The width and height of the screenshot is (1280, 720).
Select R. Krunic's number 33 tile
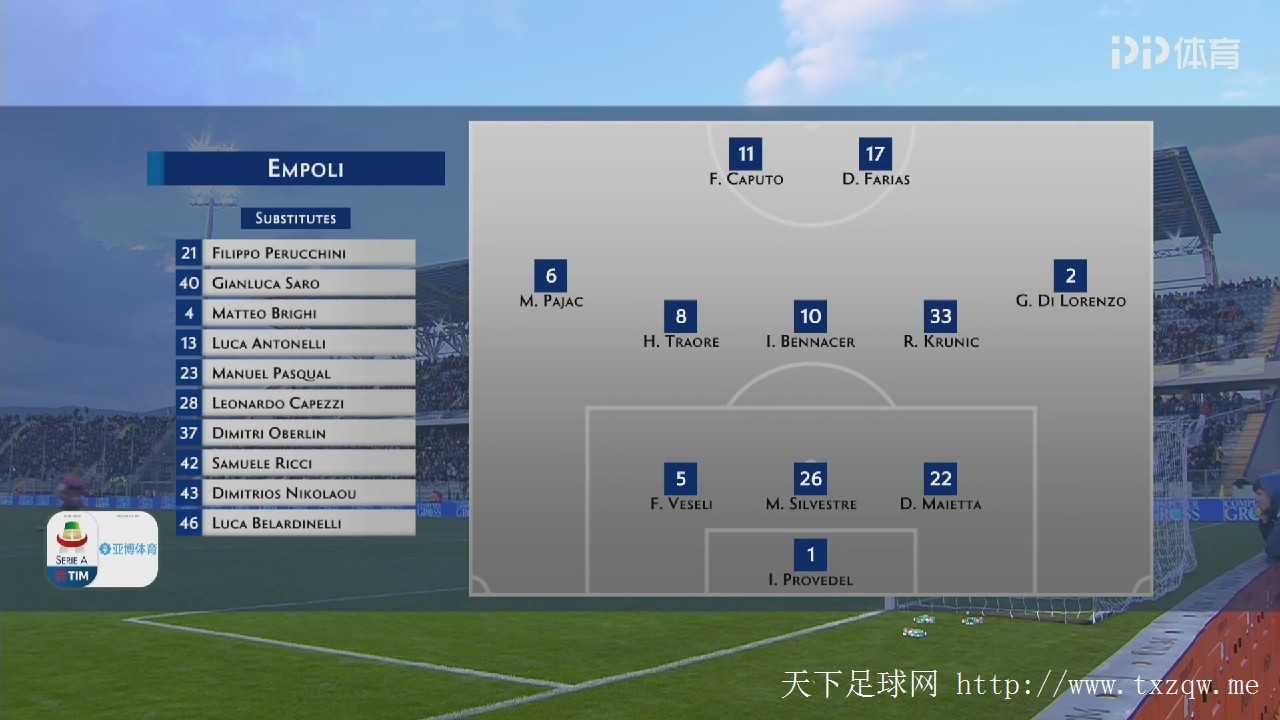940,317
